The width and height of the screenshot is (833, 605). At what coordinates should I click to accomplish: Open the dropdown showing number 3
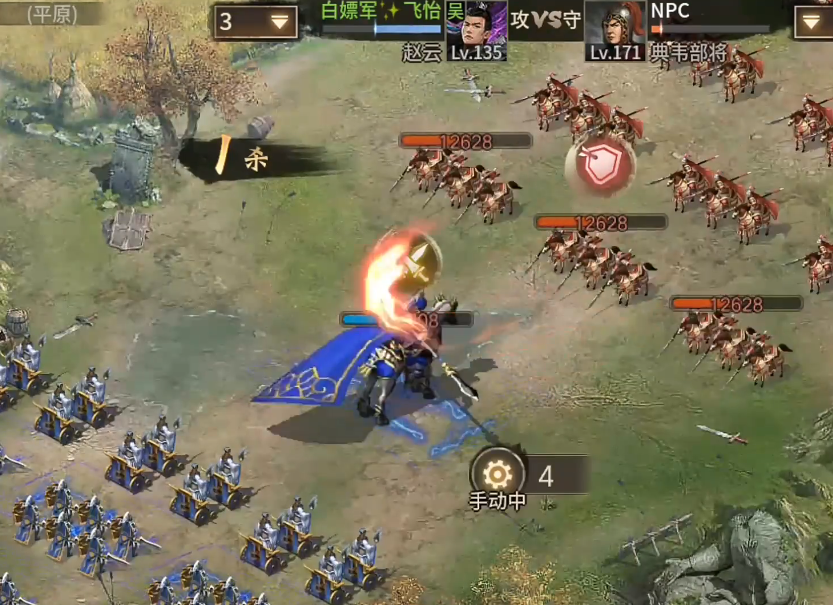(255, 21)
